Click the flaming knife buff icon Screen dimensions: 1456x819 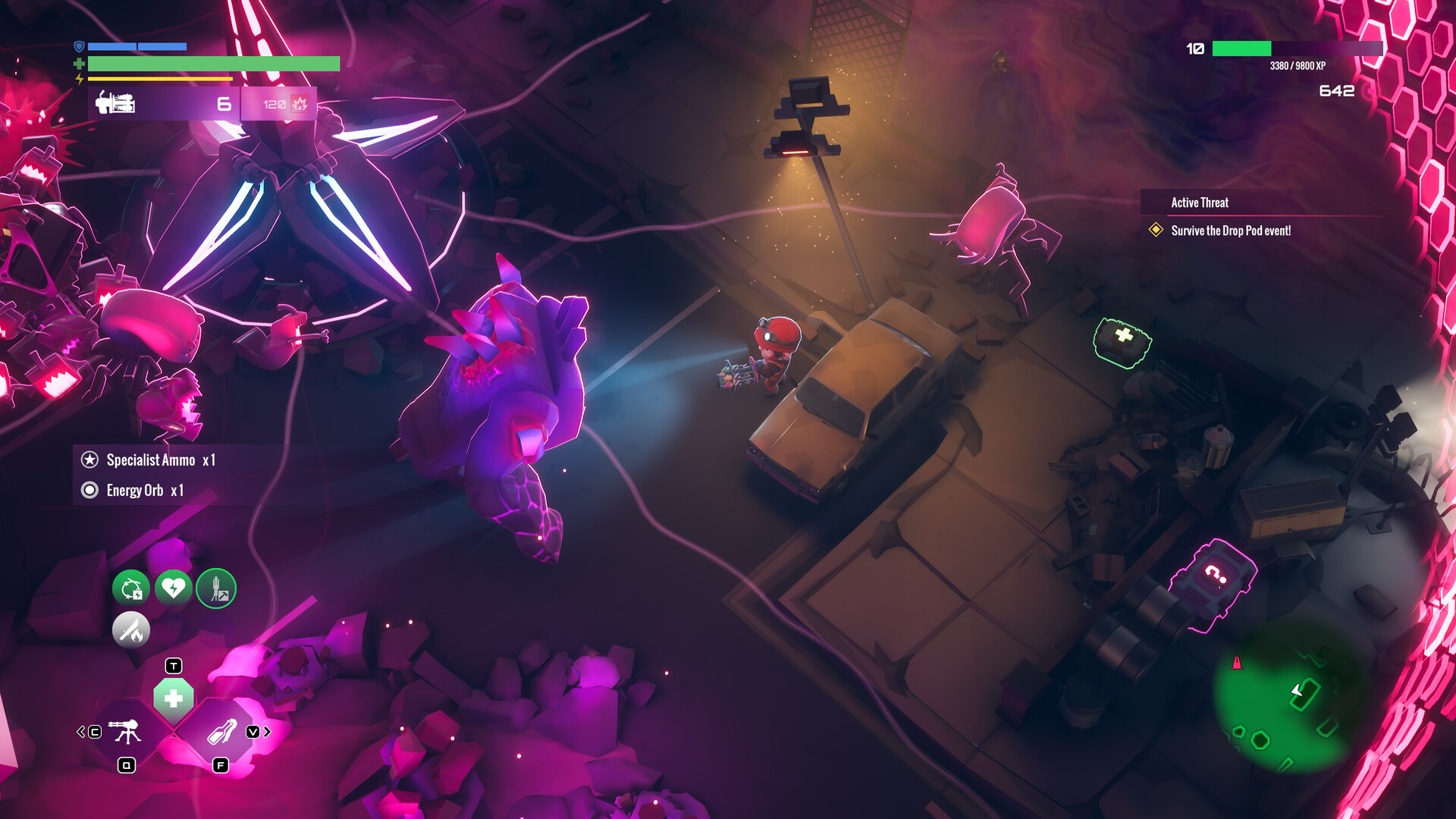130,630
